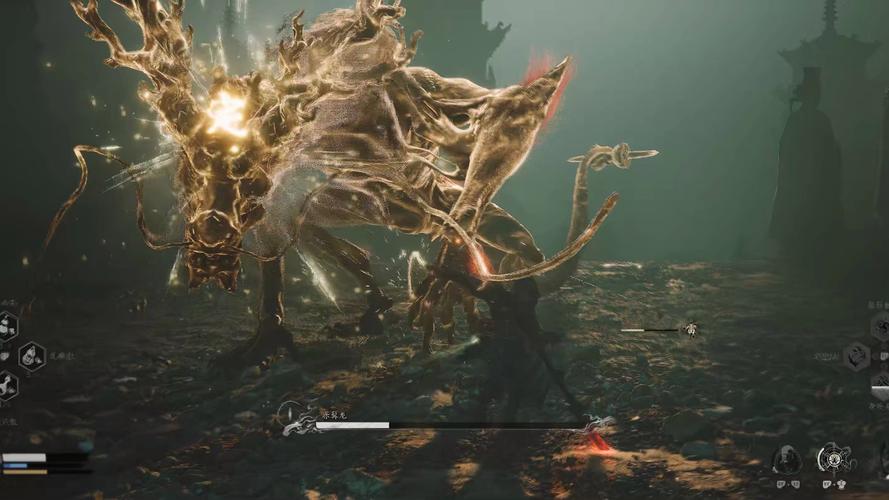Use the dark circular transformation portrait icon

tap(786, 460)
